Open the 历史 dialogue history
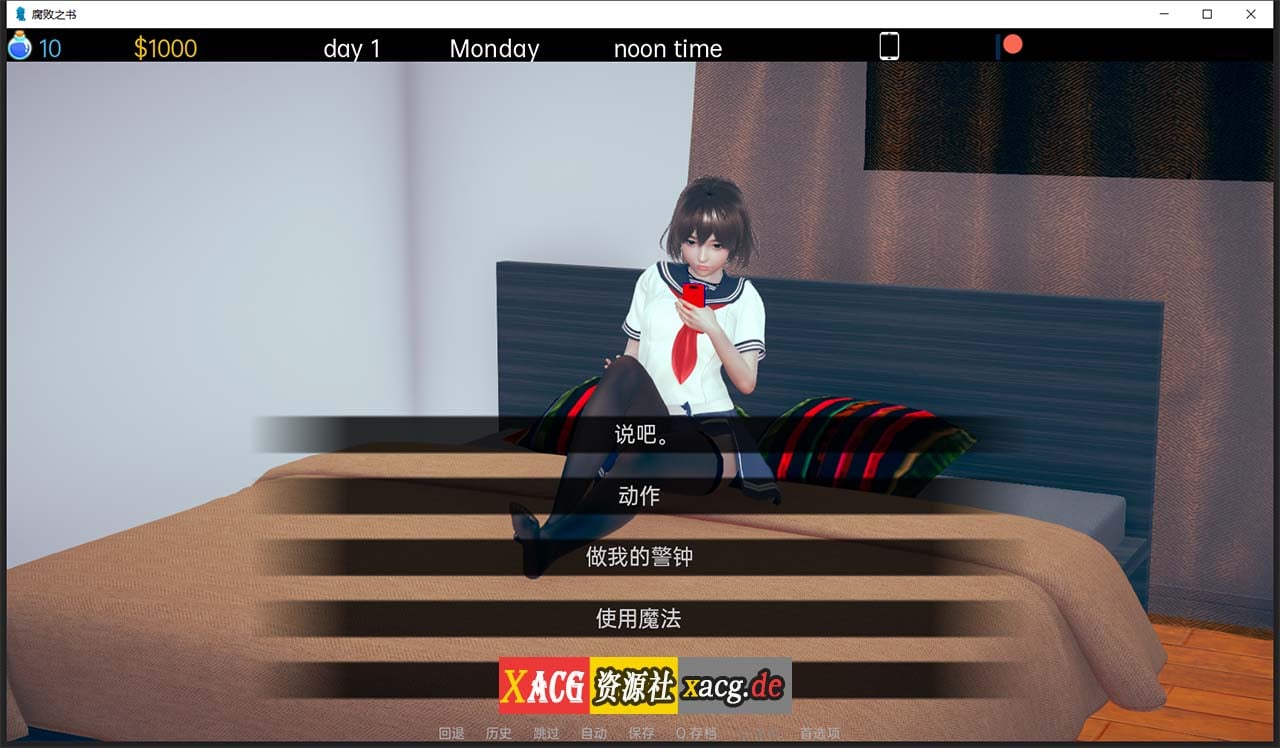1280x748 pixels. click(497, 733)
